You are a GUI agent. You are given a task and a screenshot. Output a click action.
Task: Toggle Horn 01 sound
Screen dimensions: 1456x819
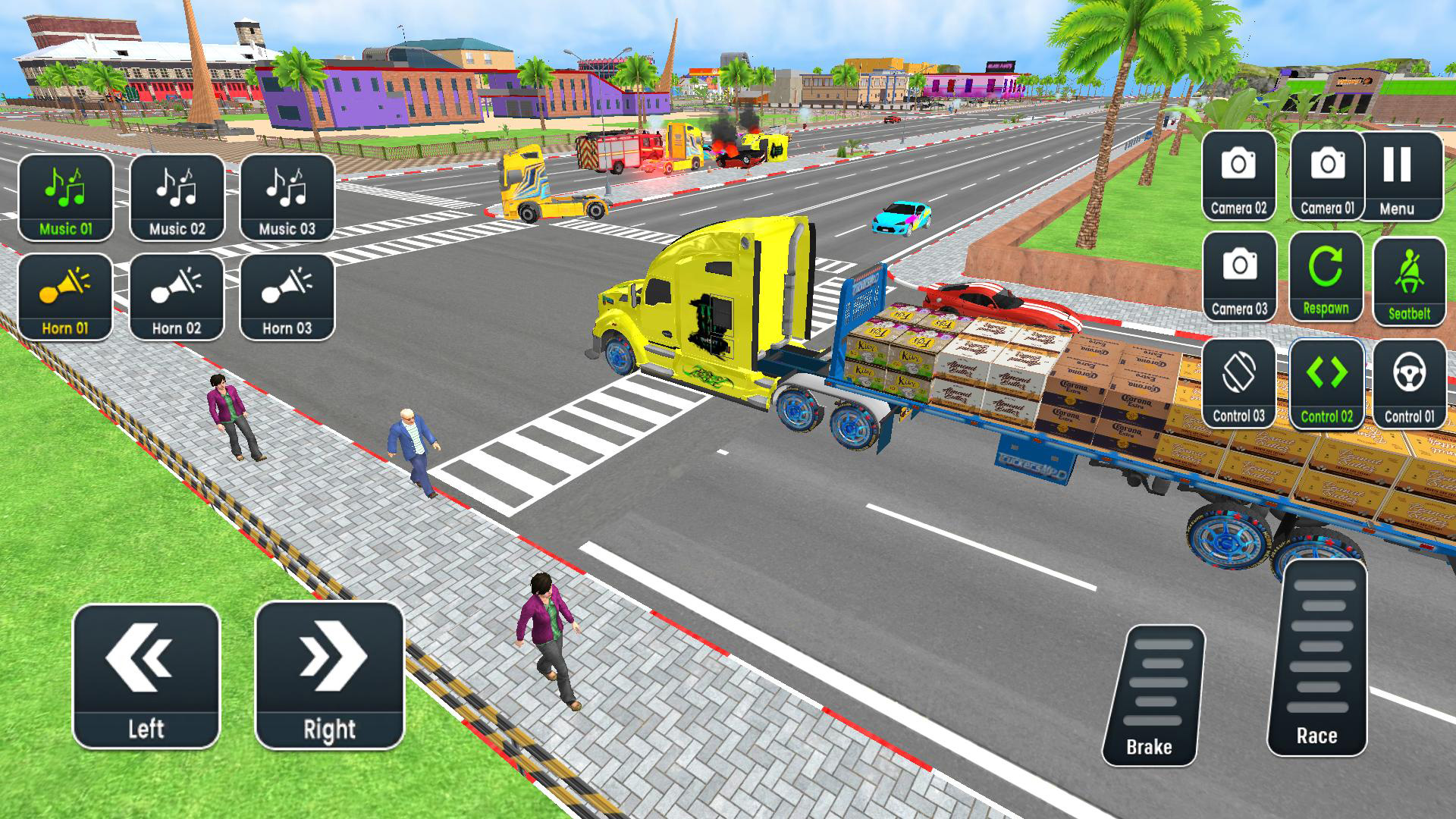point(65,296)
